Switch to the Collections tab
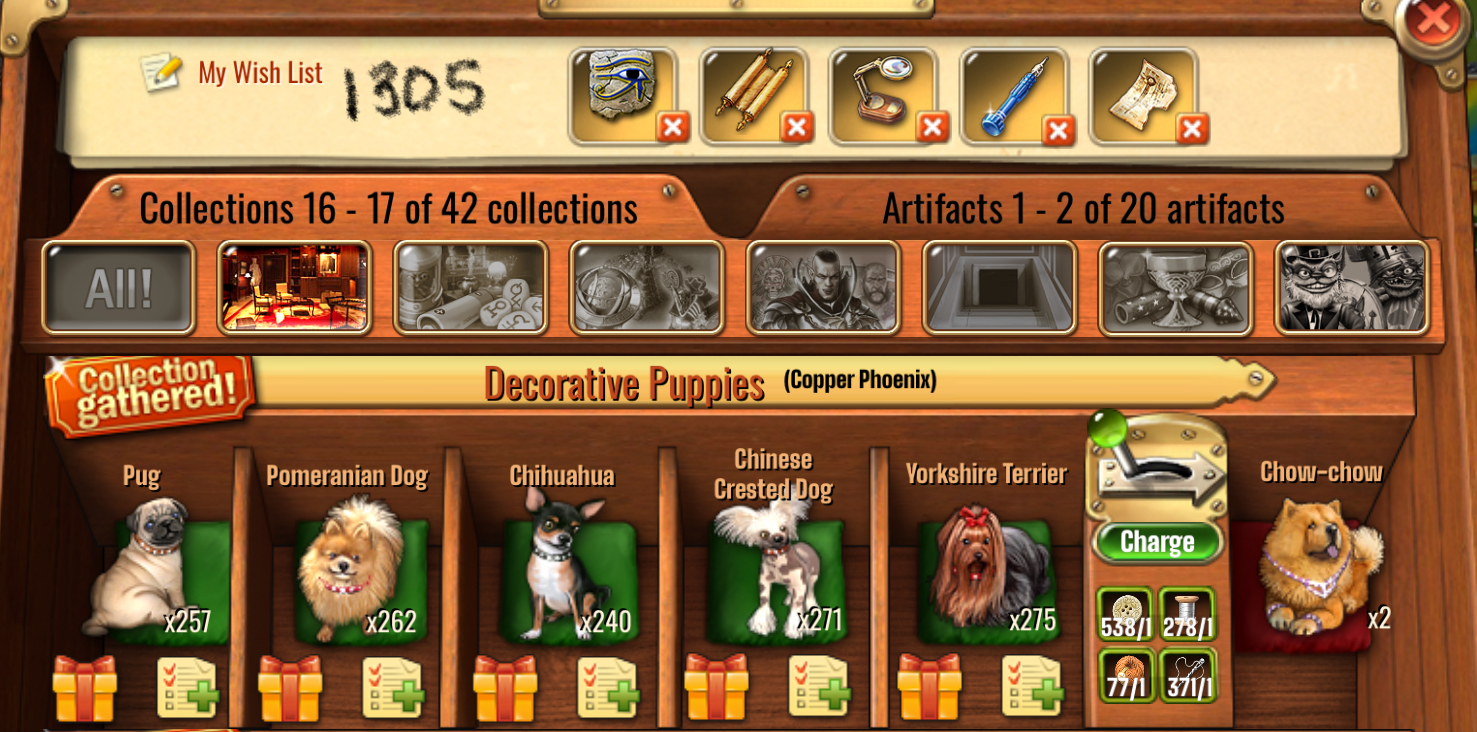The width and height of the screenshot is (1477, 732). point(388,208)
